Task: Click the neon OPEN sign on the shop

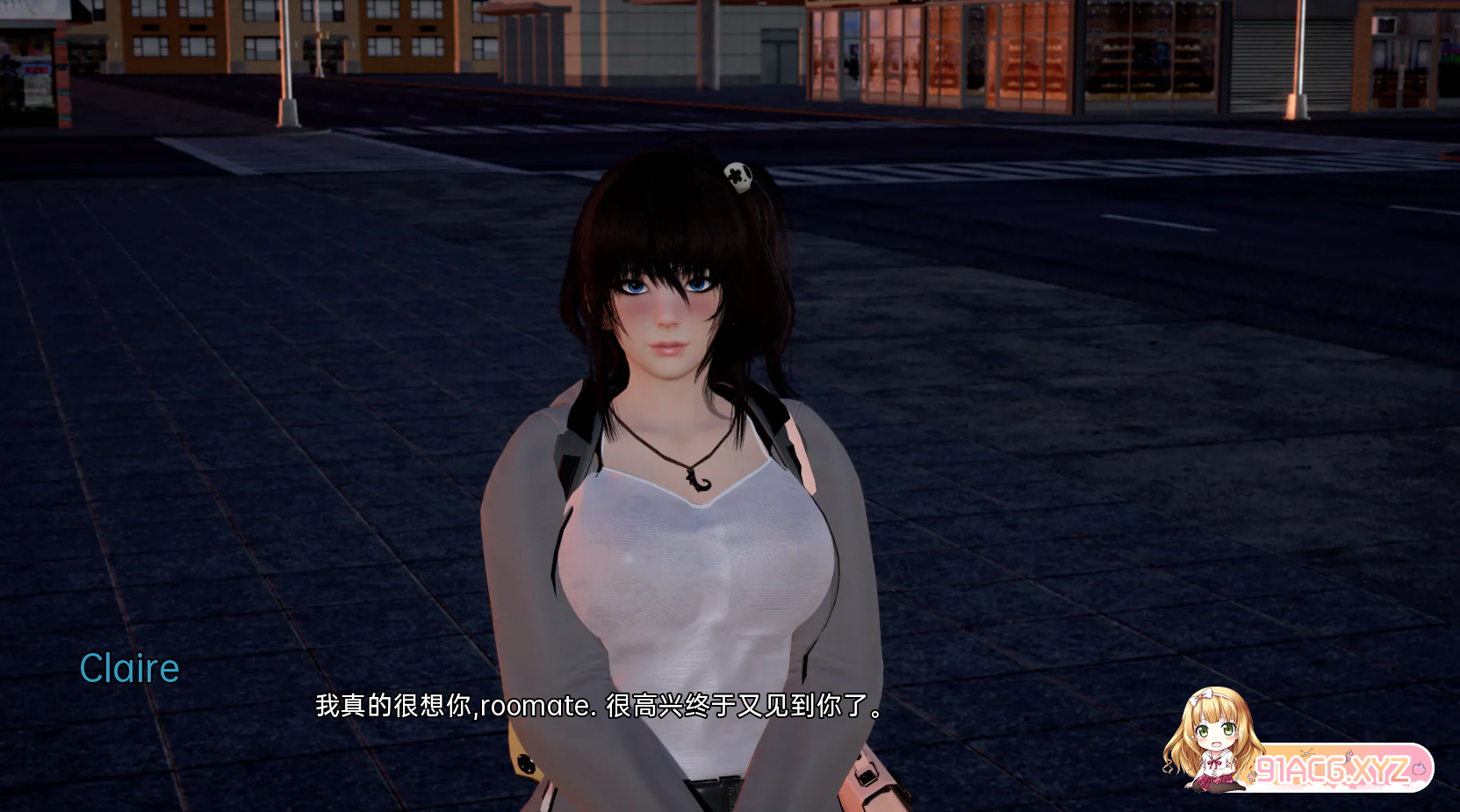Action: 37,69
